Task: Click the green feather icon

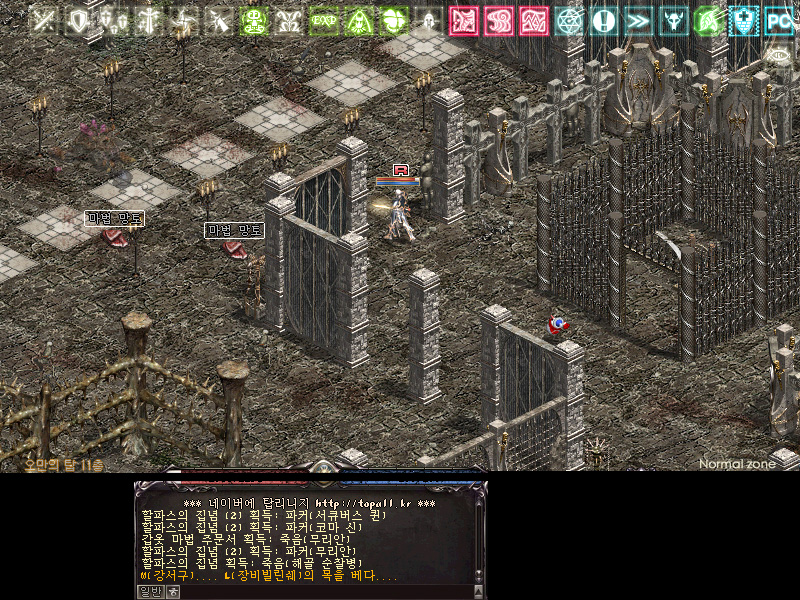Action: pyautogui.click(x=709, y=20)
